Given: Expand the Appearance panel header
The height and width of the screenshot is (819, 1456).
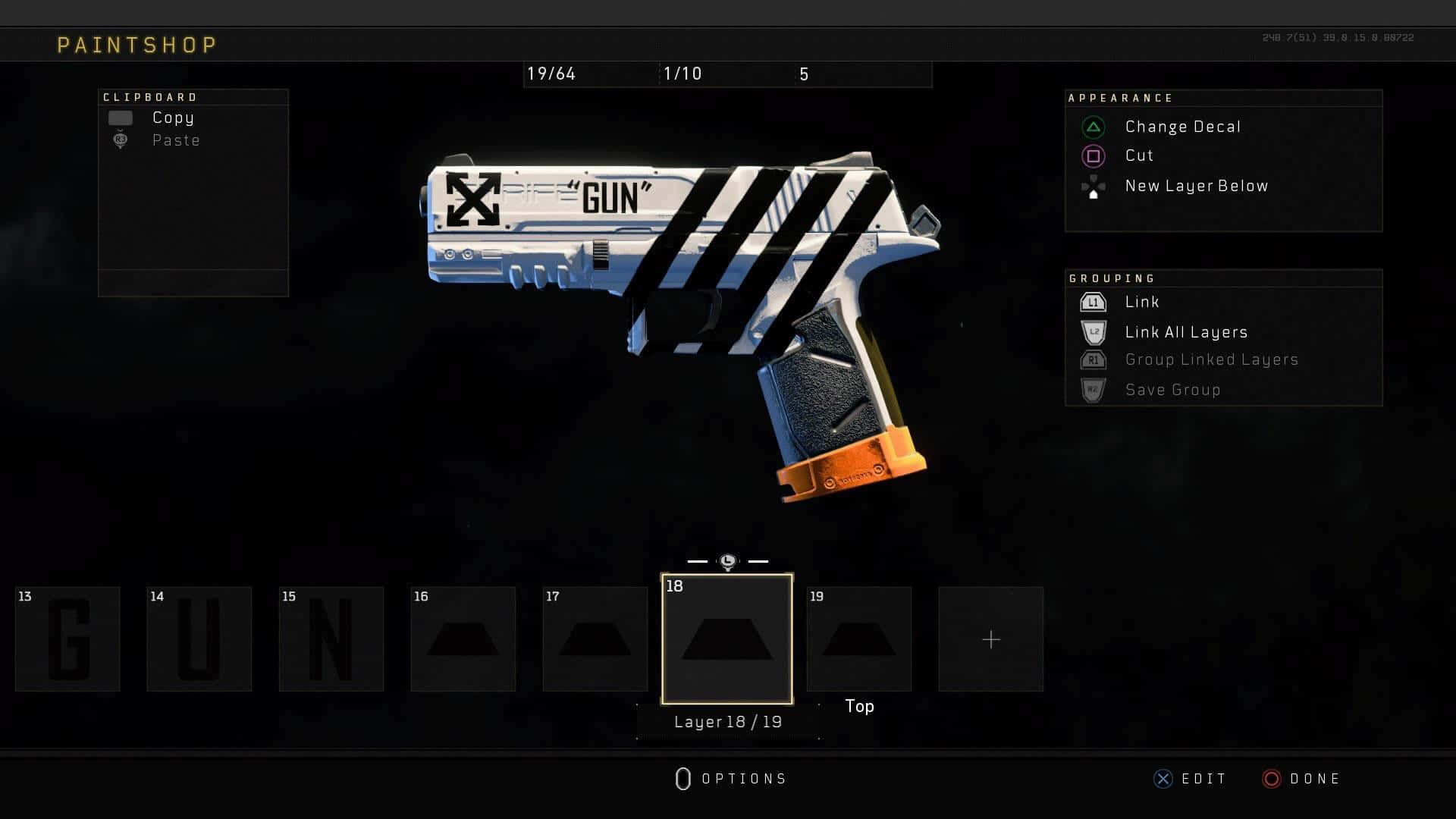Looking at the screenshot, I should click(1121, 98).
